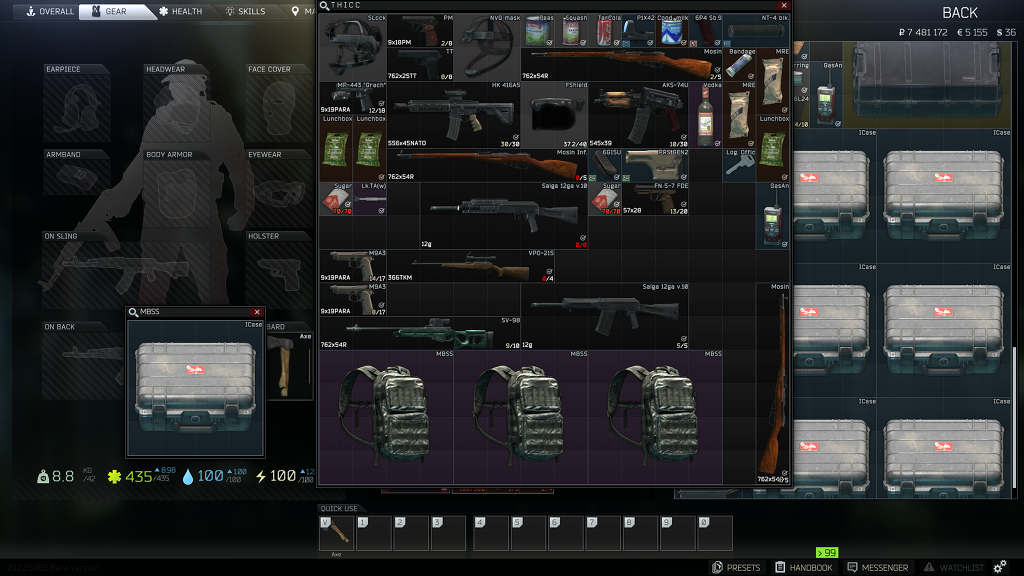Select the Axe in quick use slot

click(x=336, y=532)
